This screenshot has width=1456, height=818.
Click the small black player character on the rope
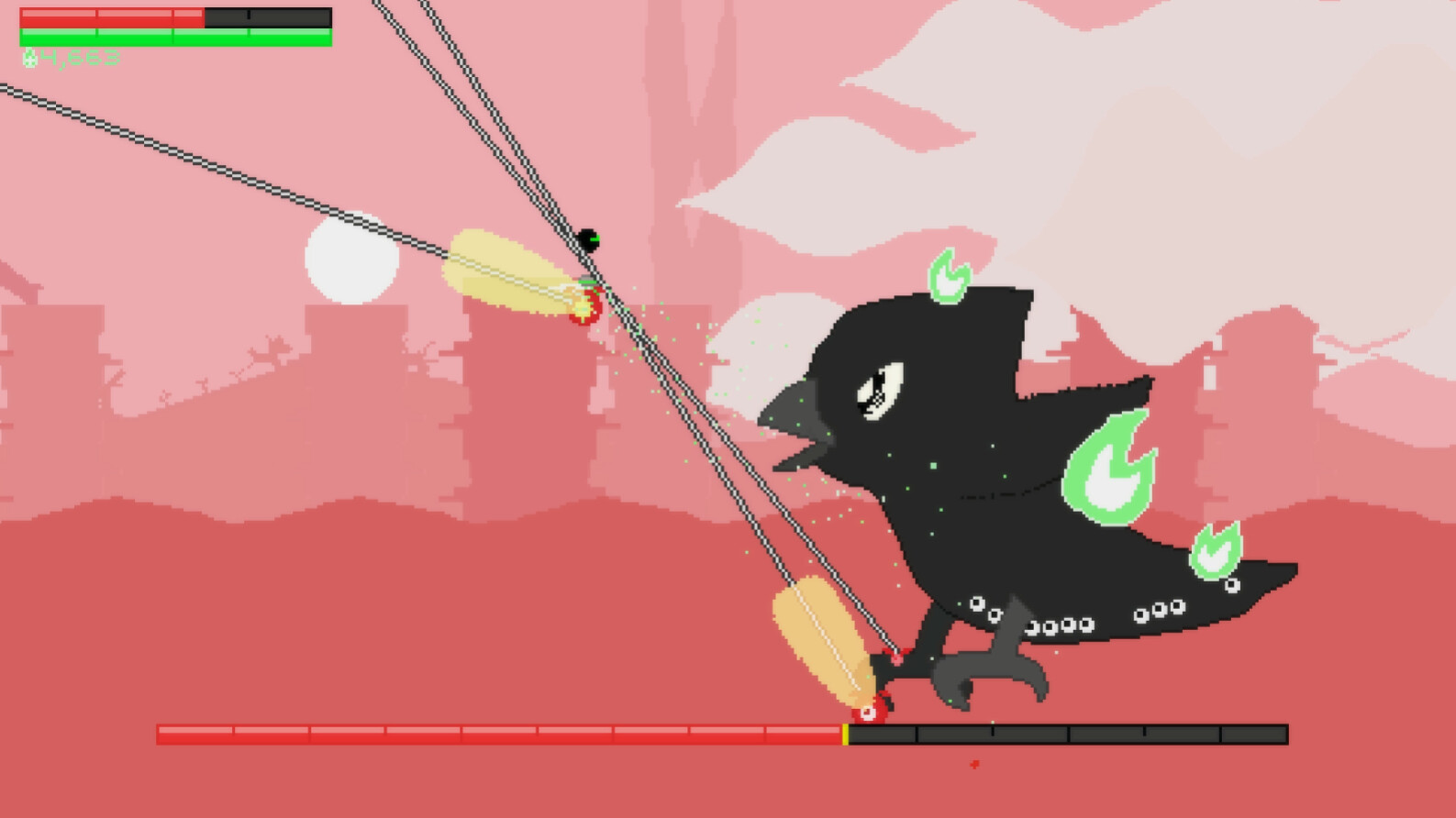coord(590,240)
